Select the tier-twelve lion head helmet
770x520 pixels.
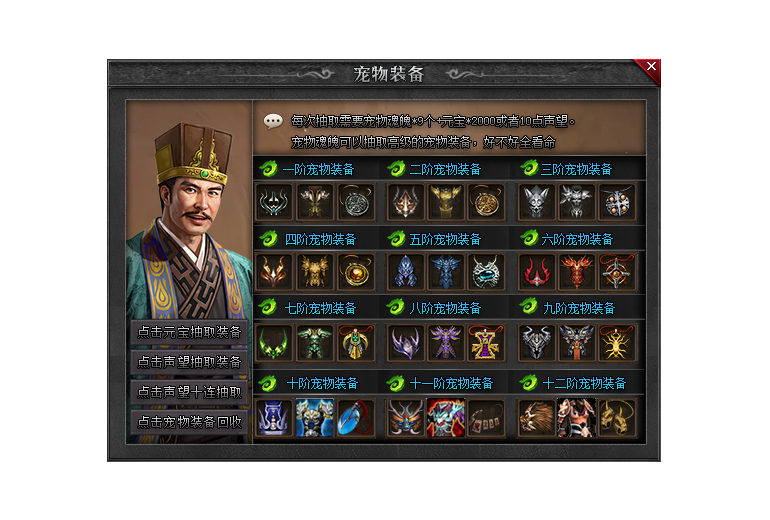(535, 416)
